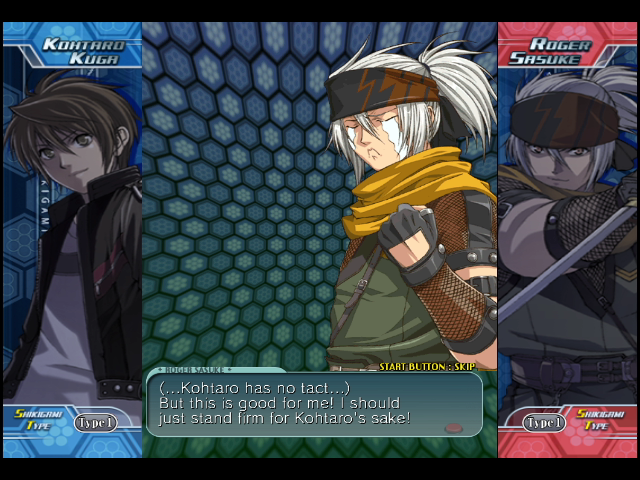Choose the Kohtaro Kuga name banner

coord(81,51)
